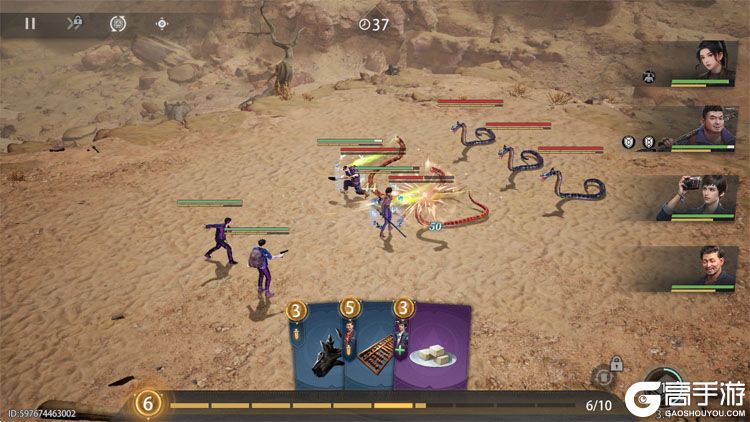
Task: Toggle the locked fast-forward speed button
Action: (74, 23)
